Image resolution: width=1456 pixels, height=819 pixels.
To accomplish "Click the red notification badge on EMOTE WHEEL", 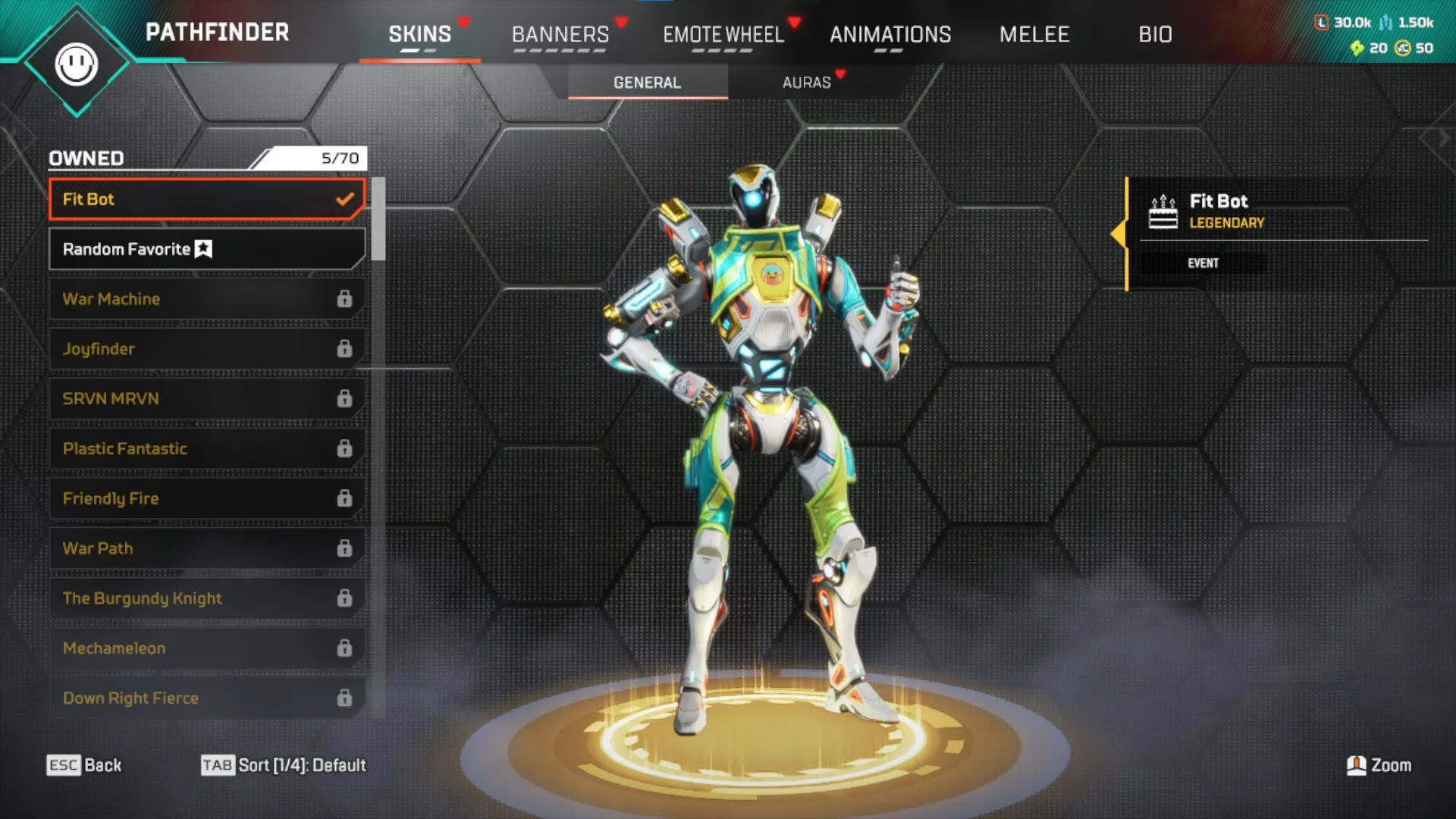I will click(x=795, y=23).
